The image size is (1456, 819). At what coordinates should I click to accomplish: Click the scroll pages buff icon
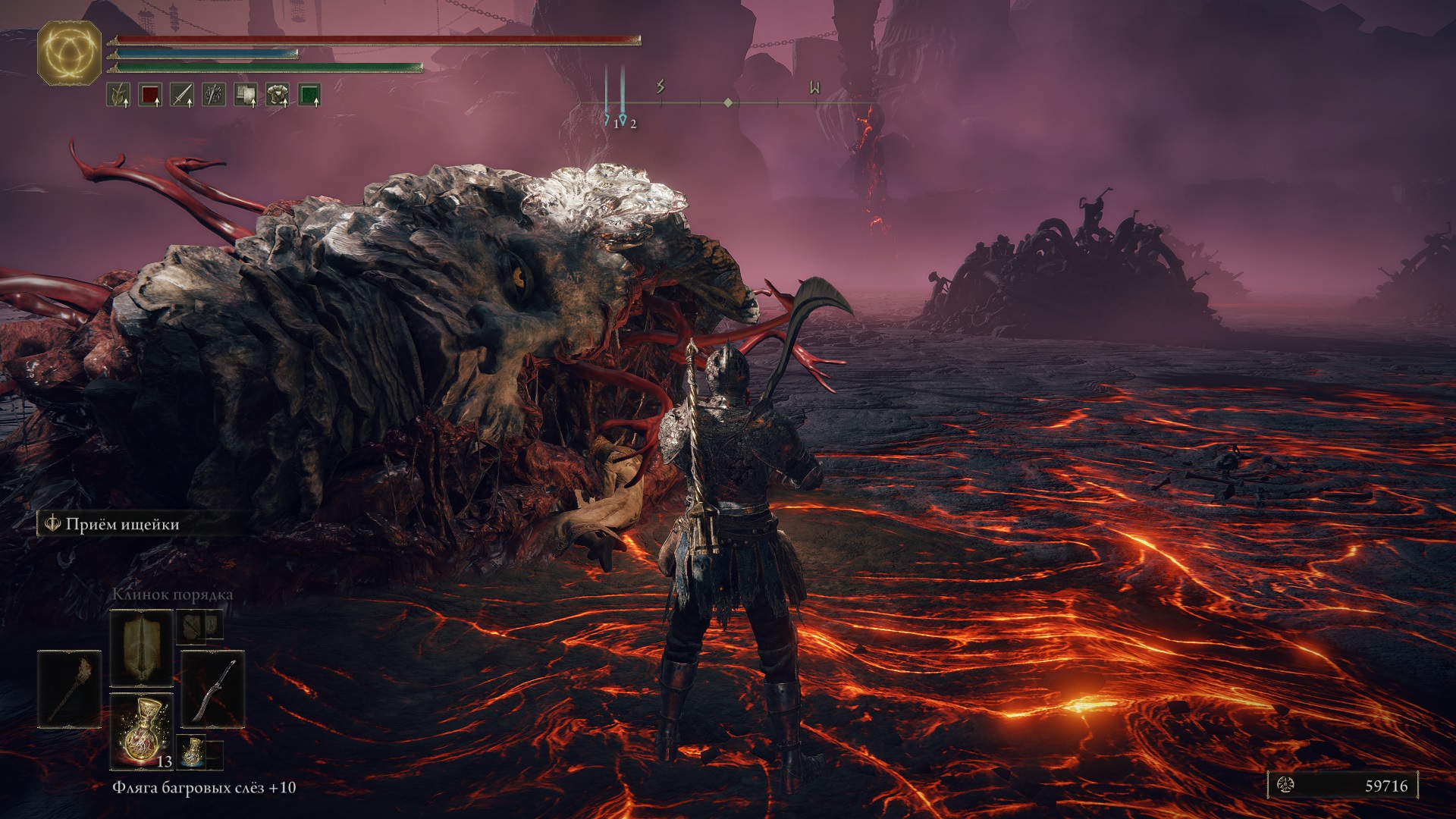pos(246,95)
